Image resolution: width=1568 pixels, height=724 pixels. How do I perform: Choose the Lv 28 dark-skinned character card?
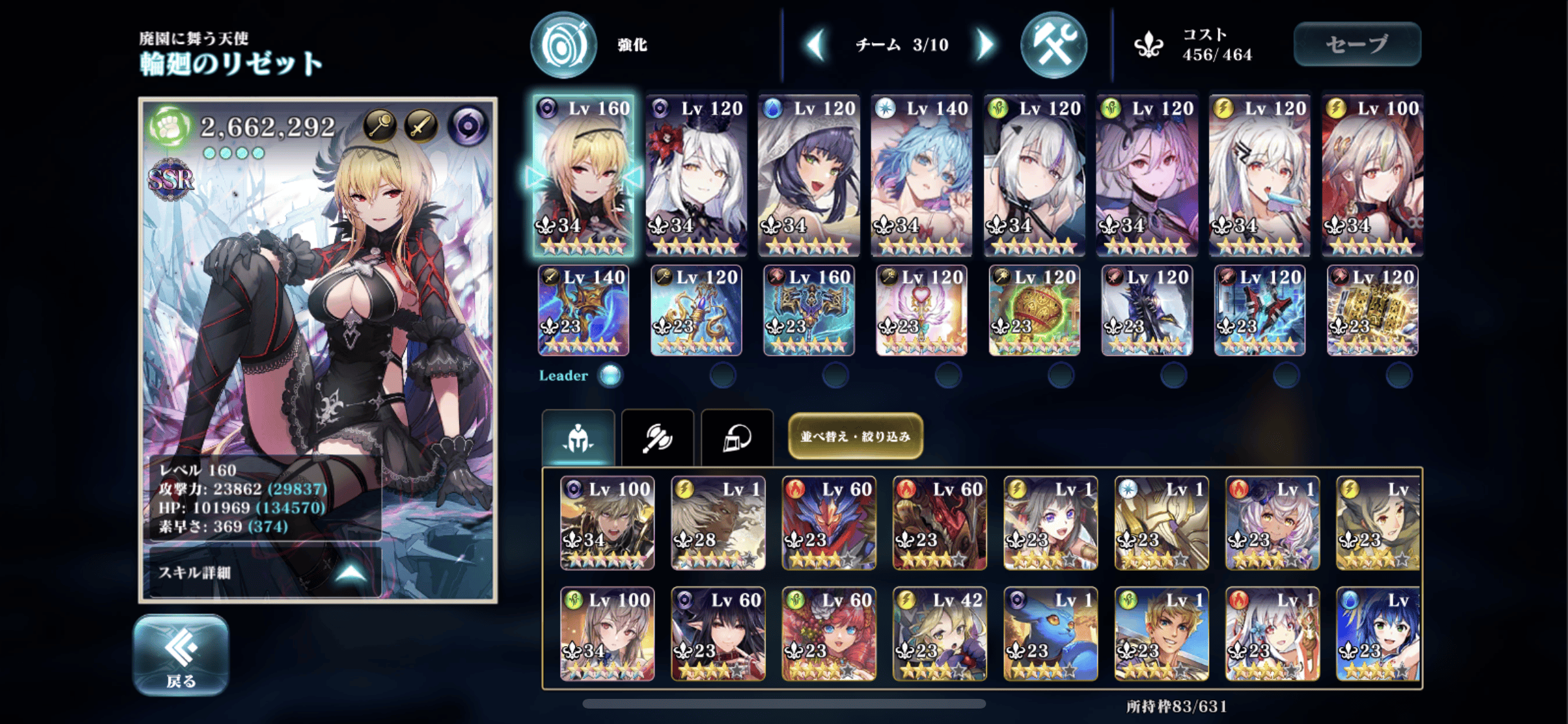[x=718, y=523]
